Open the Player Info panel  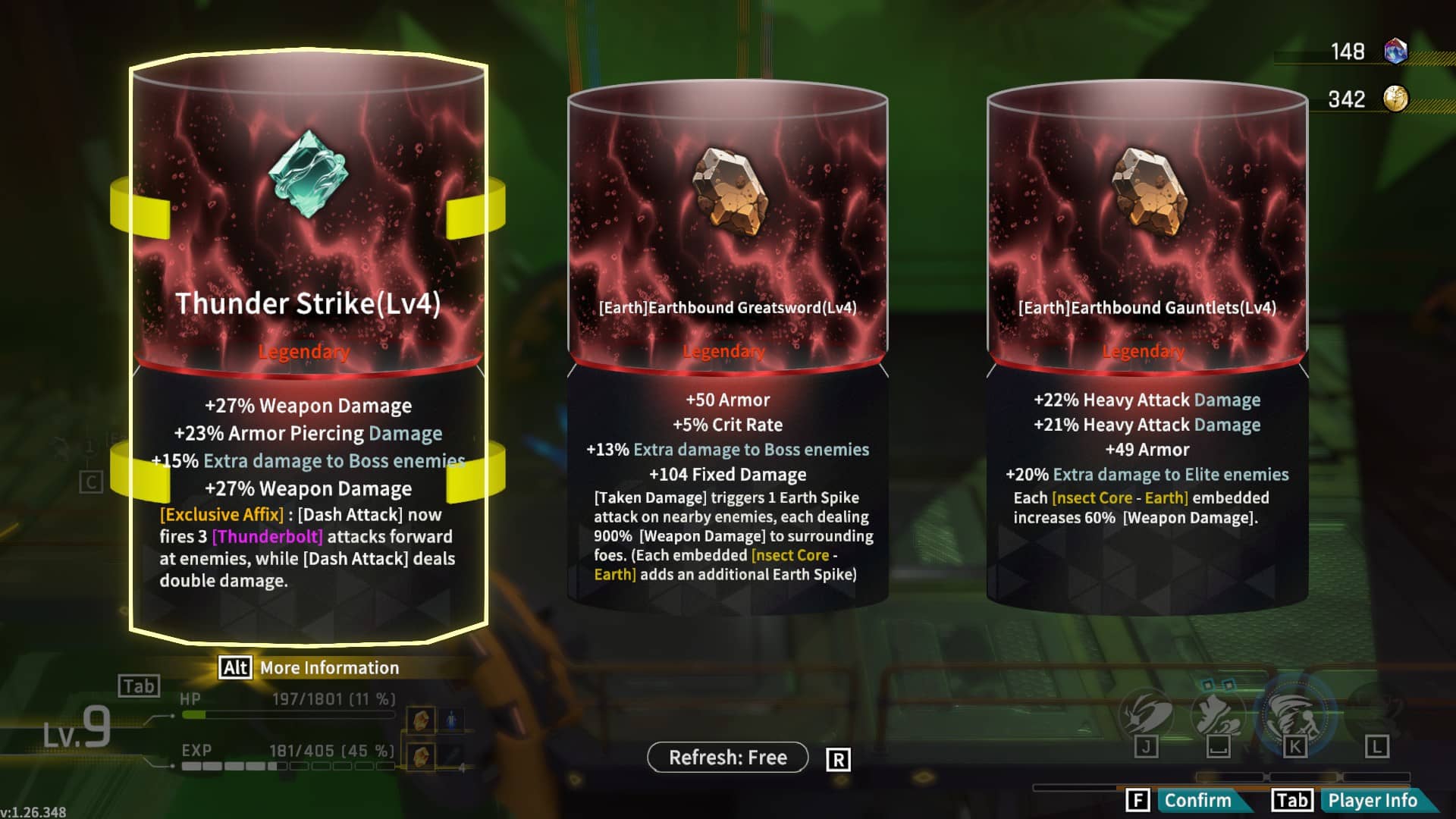1371,801
